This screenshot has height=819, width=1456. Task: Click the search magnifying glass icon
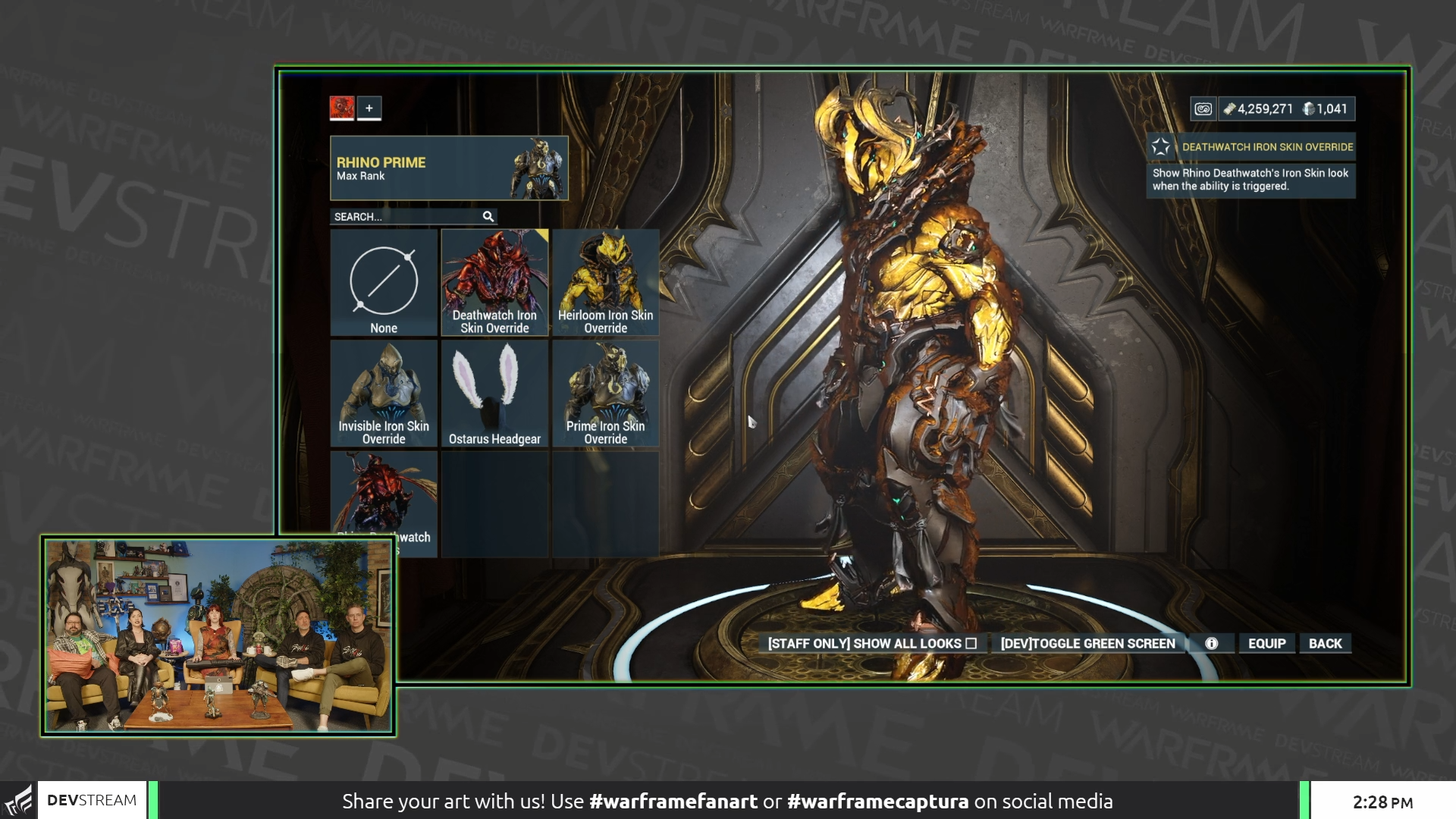488,217
